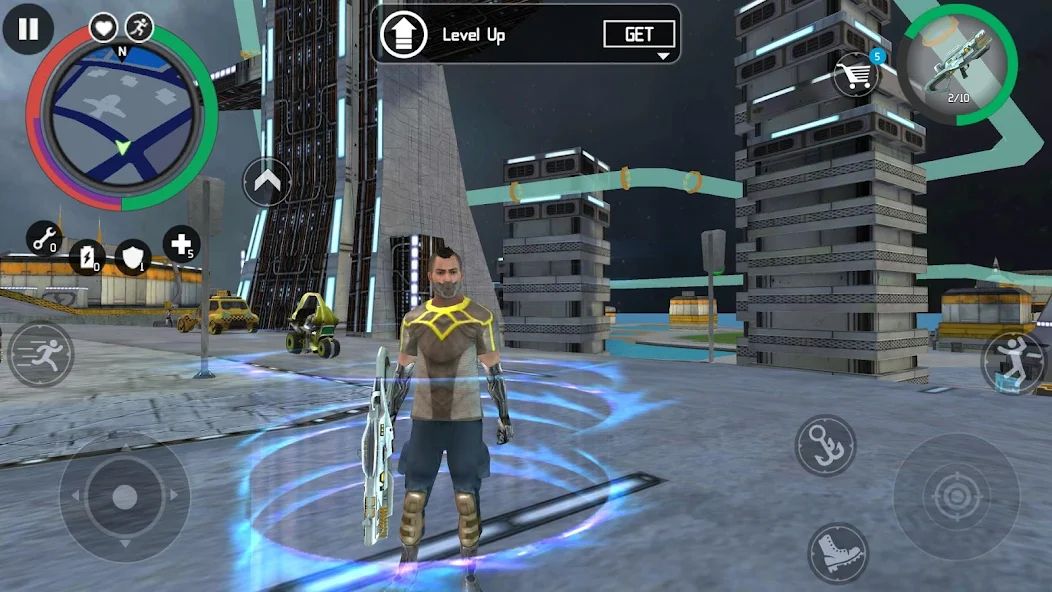Switch weapon using the gun icon
The width and height of the screenshot is (1052, 592).
pyautogui.click(x=957, y=65)
